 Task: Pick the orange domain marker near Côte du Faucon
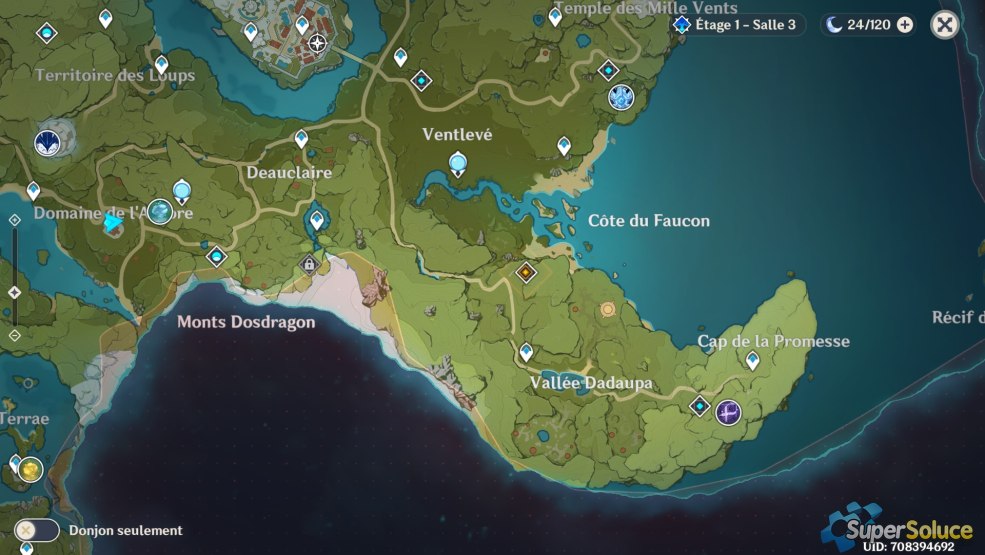[x=526, y=272]
